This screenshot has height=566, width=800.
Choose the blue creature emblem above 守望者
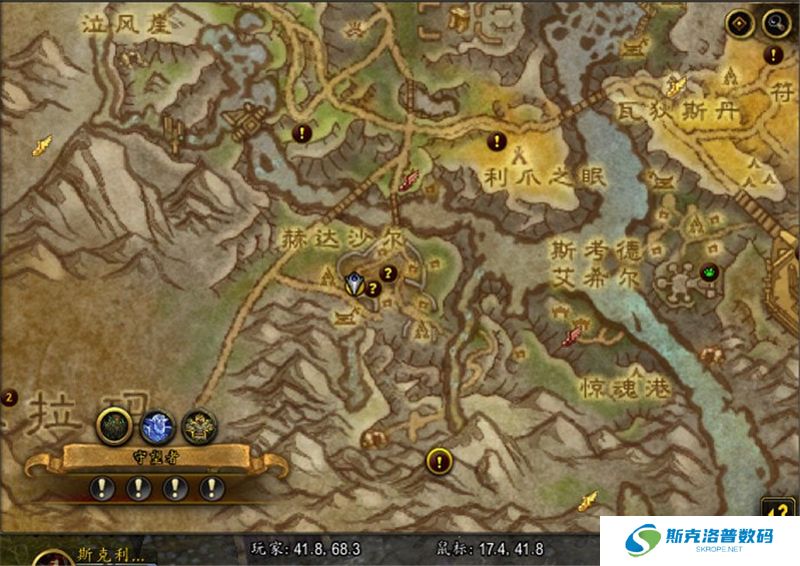pyautogui.click(x=155, y=426)
